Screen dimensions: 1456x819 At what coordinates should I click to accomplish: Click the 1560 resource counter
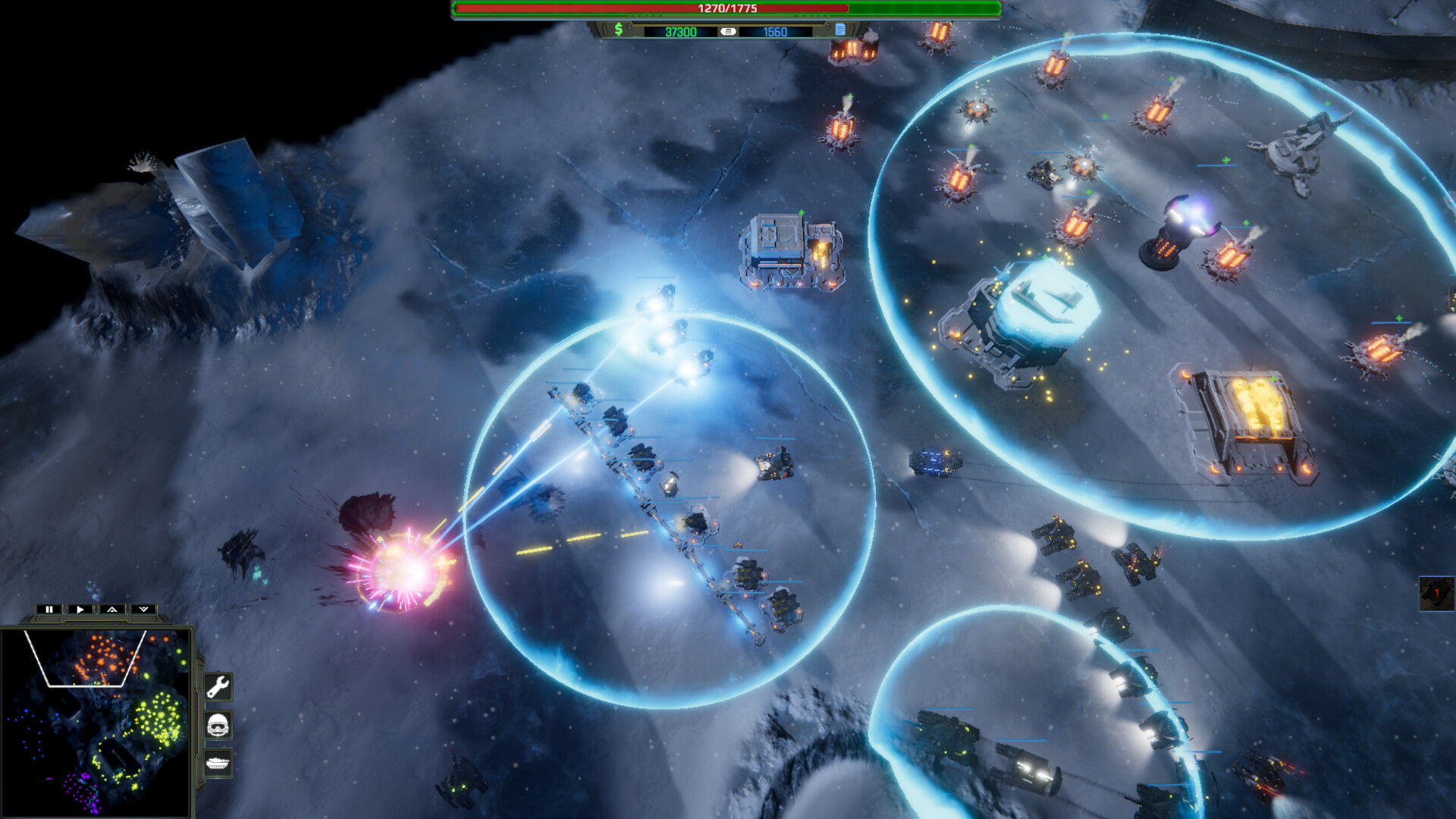[775, 30]
